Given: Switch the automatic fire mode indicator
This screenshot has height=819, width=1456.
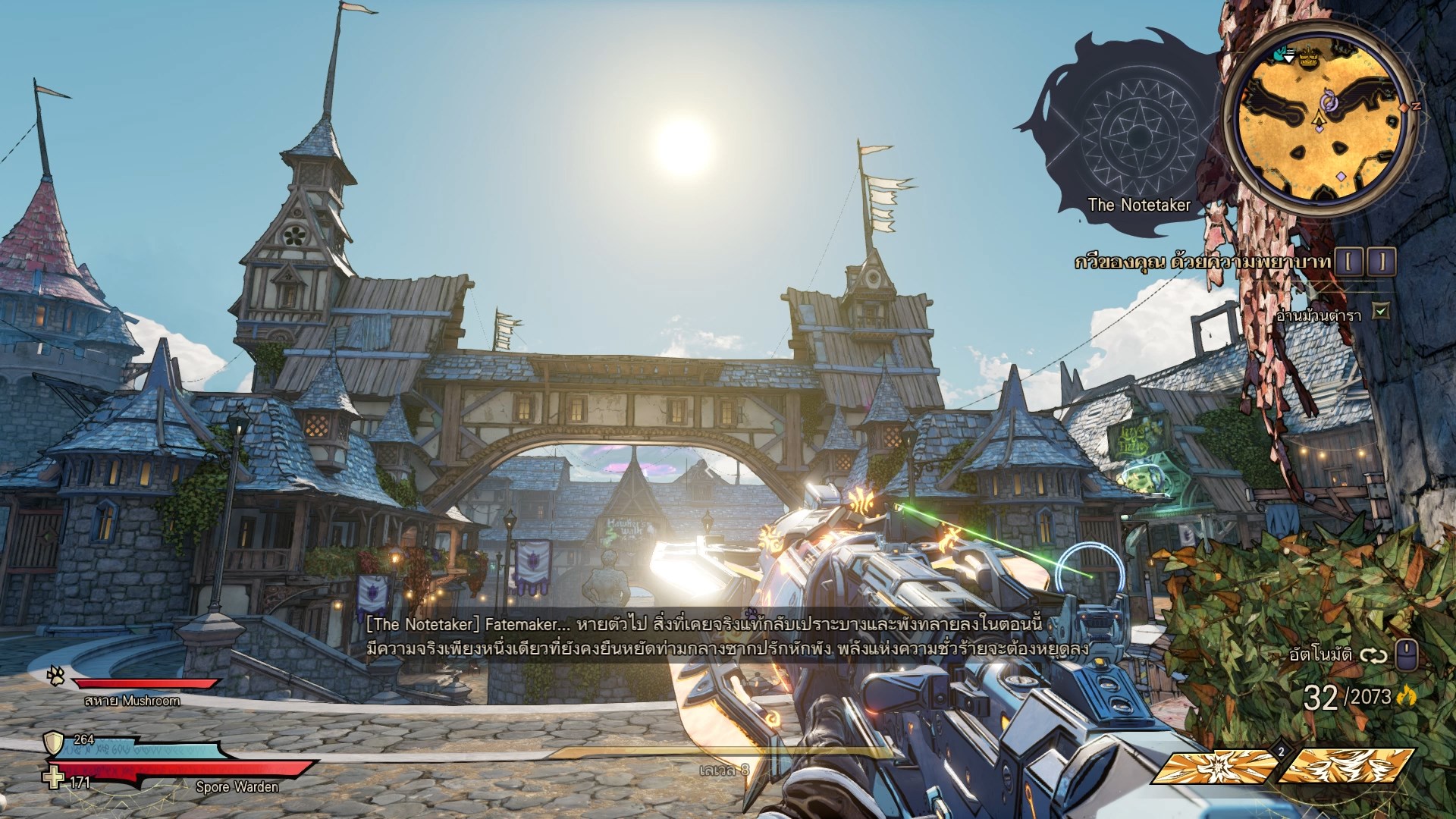Looking at the screenshot, I should coord(1374,654).
